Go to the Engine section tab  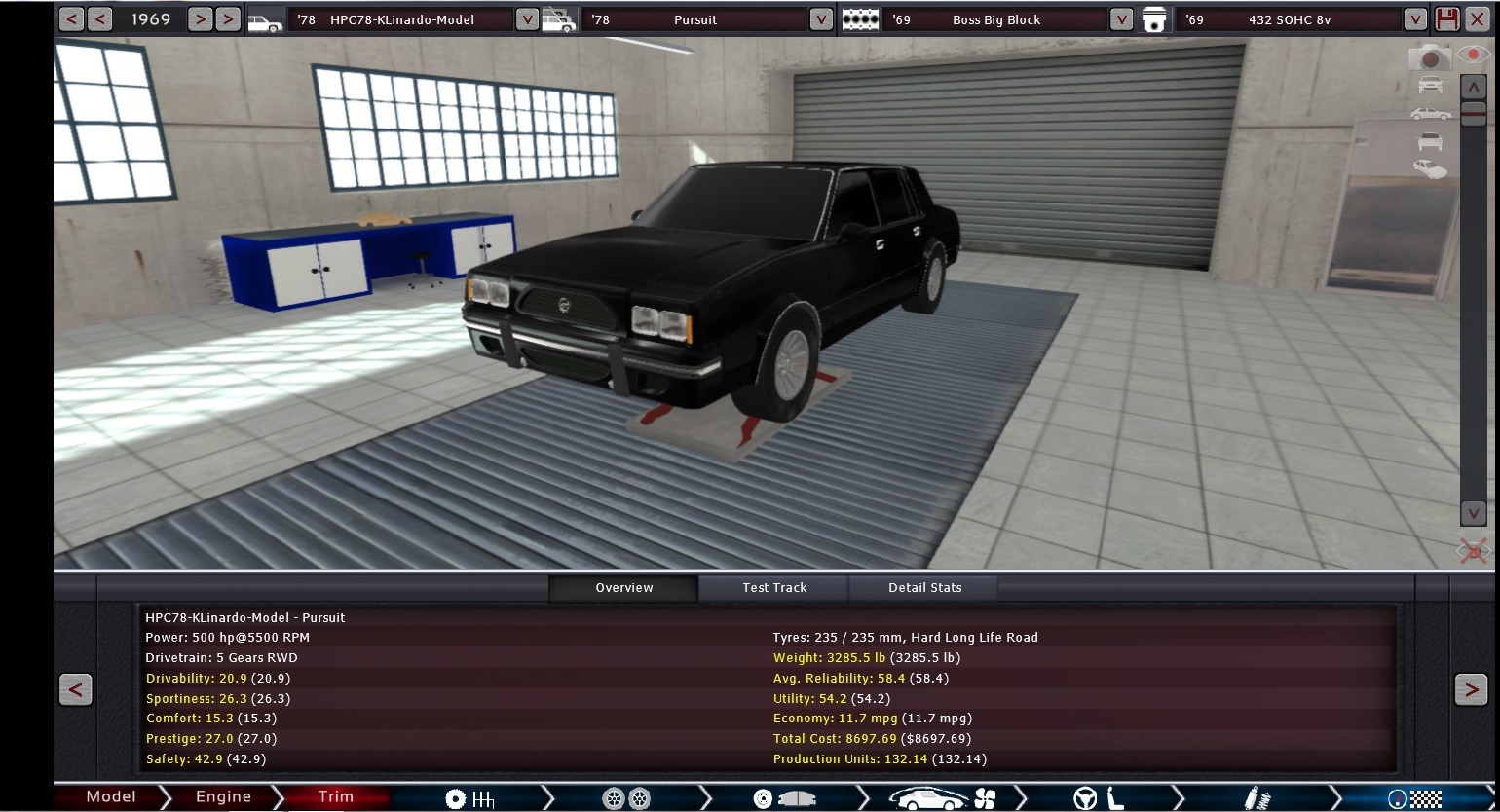(x=223, y=797)
